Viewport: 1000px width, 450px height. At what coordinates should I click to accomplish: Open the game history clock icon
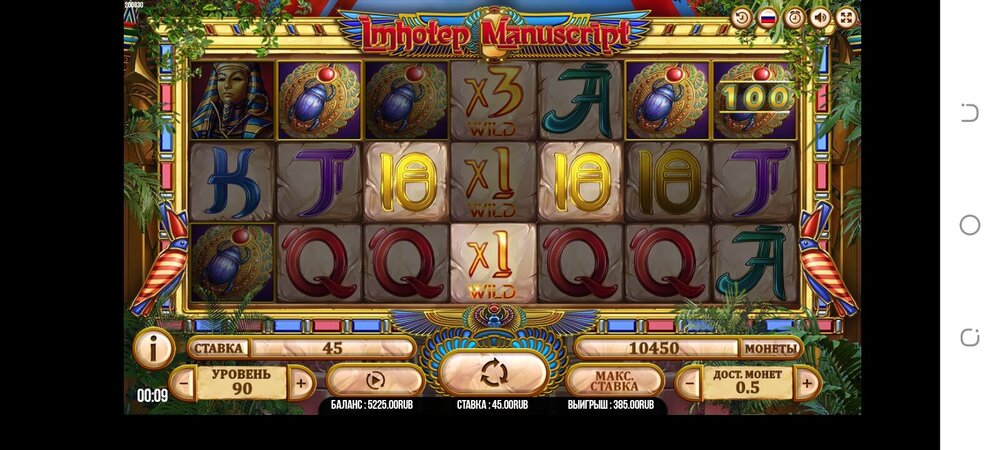[x=742, y=17]
